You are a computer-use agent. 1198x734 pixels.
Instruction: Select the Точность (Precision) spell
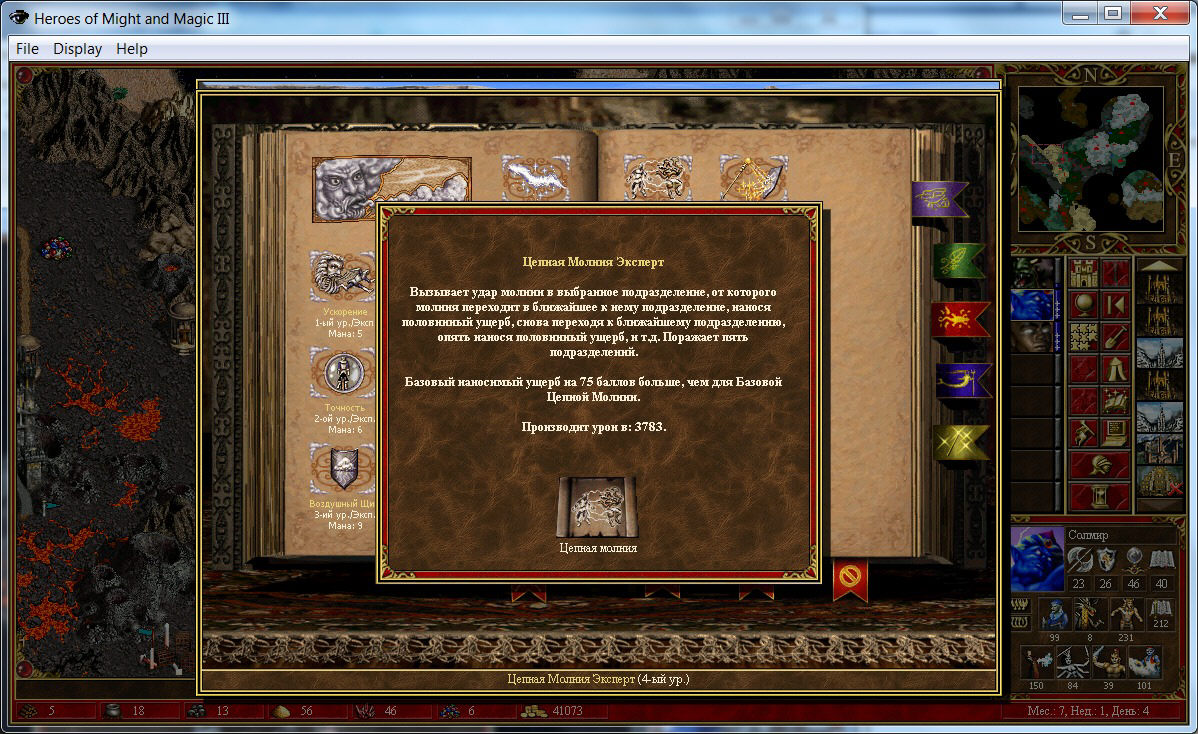342,373
